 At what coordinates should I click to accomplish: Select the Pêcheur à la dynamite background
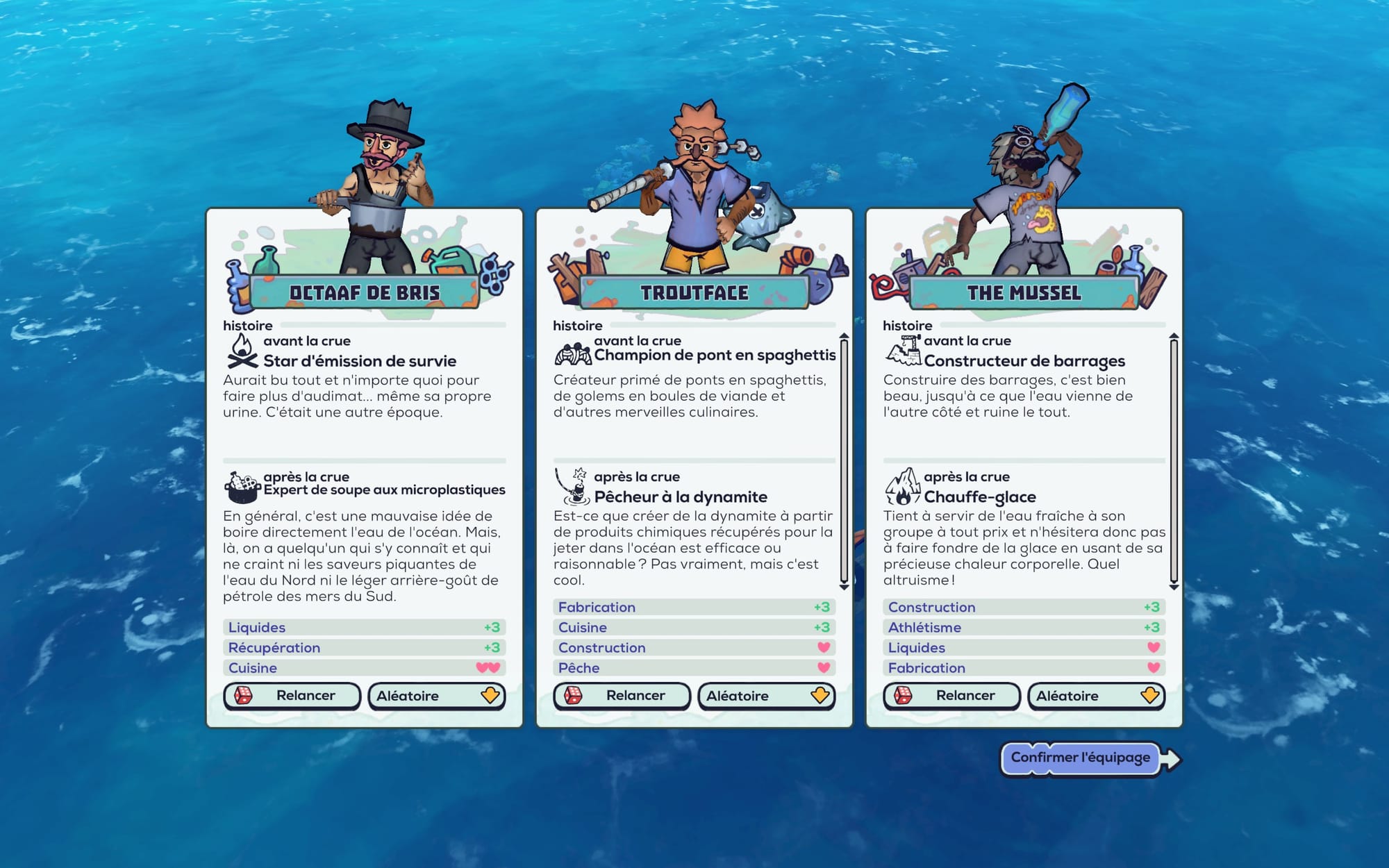(x=680, y=497)
